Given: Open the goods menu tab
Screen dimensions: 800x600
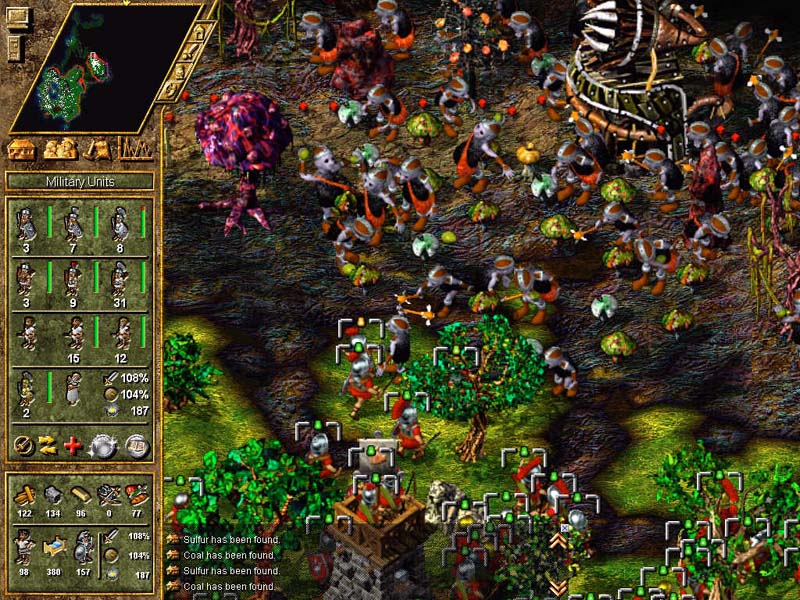Looking at the screenshot, I should pyautogui.click(x=98, y=150).
